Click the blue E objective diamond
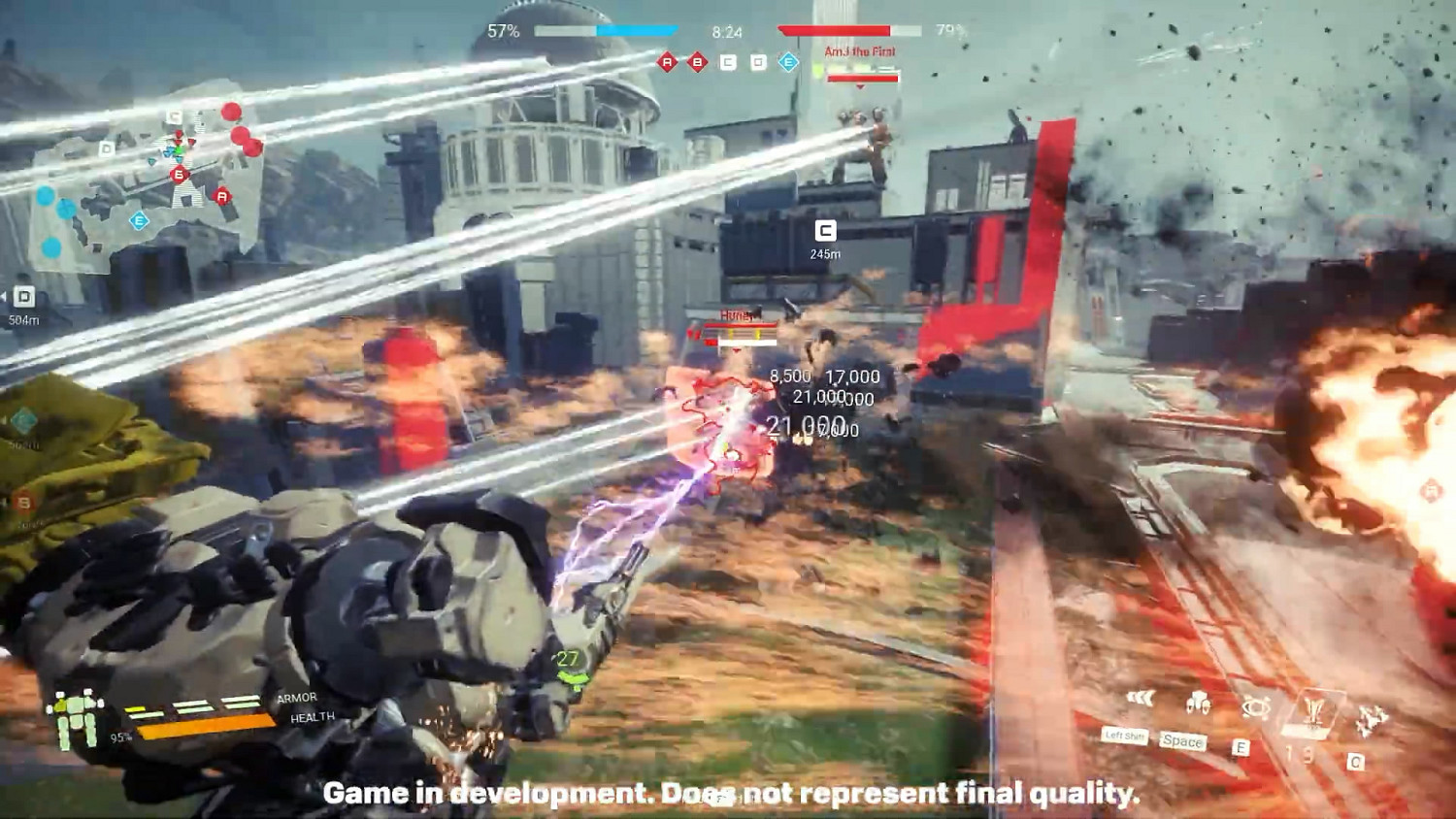The image size is (1456, 819). click(x=788, y=62)
